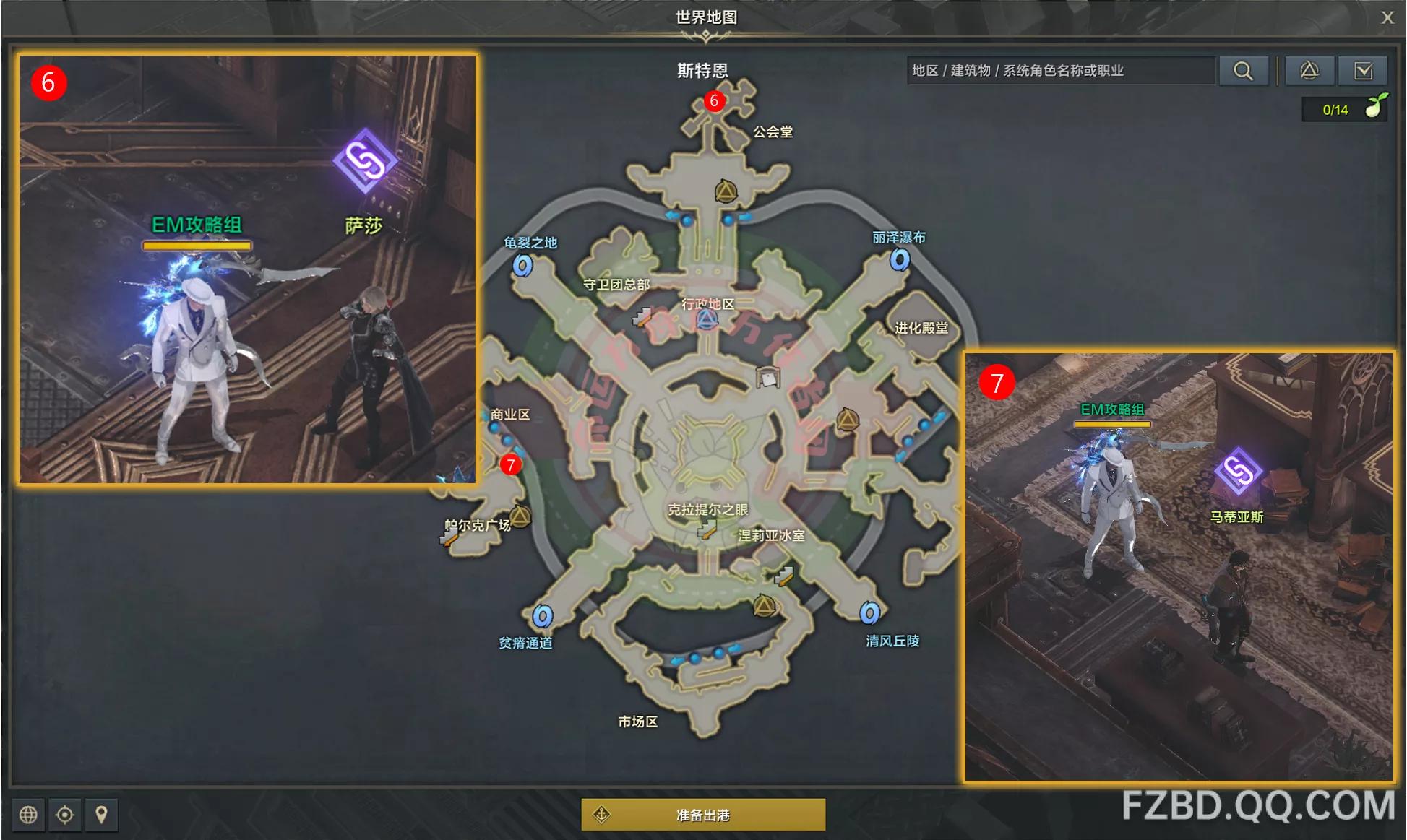Type in the region search field

click(x=1060, y=71)
